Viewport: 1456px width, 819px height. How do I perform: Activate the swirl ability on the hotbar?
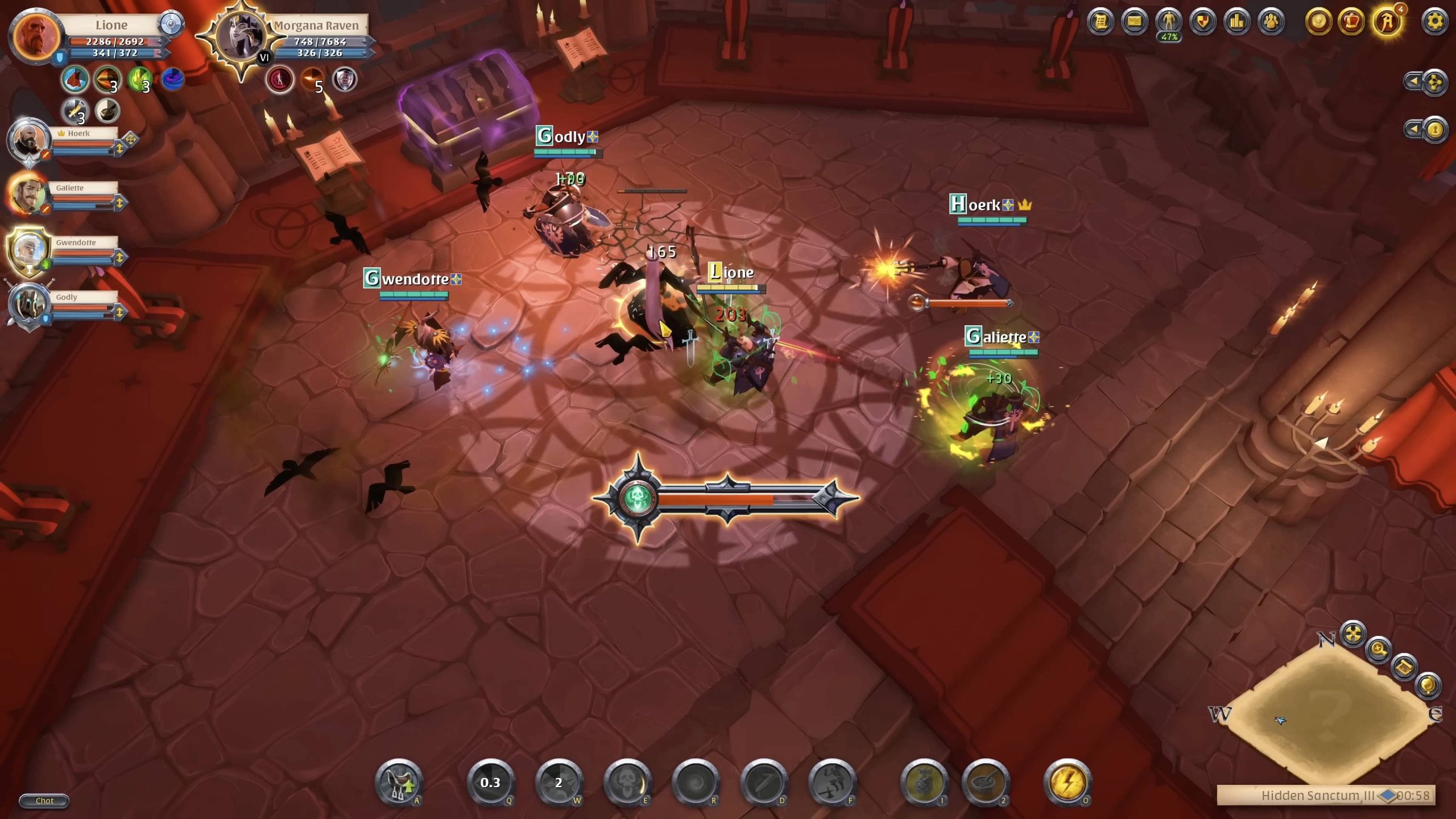coord(696,783)
